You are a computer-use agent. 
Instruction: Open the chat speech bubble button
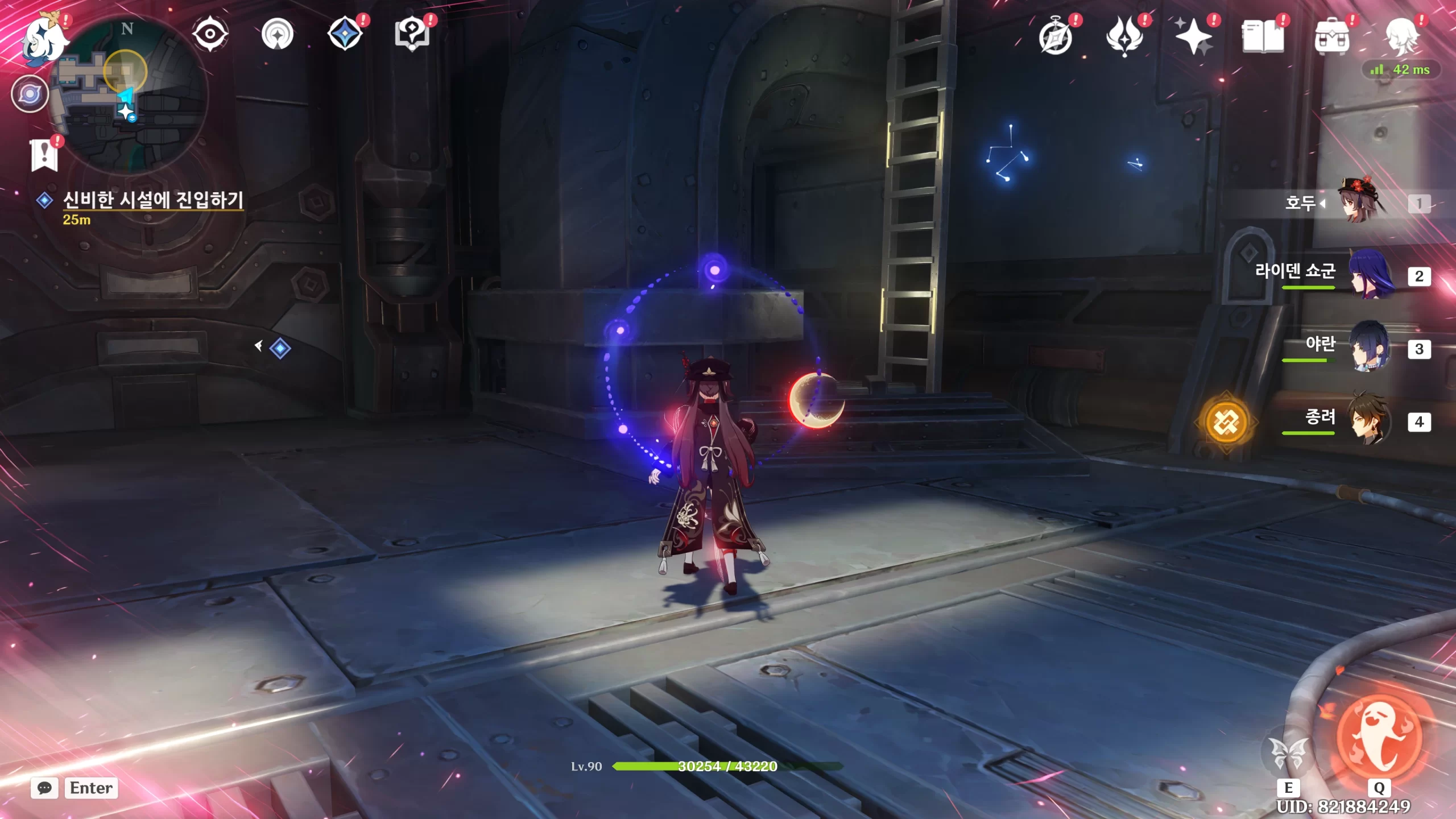coord(44,788)
